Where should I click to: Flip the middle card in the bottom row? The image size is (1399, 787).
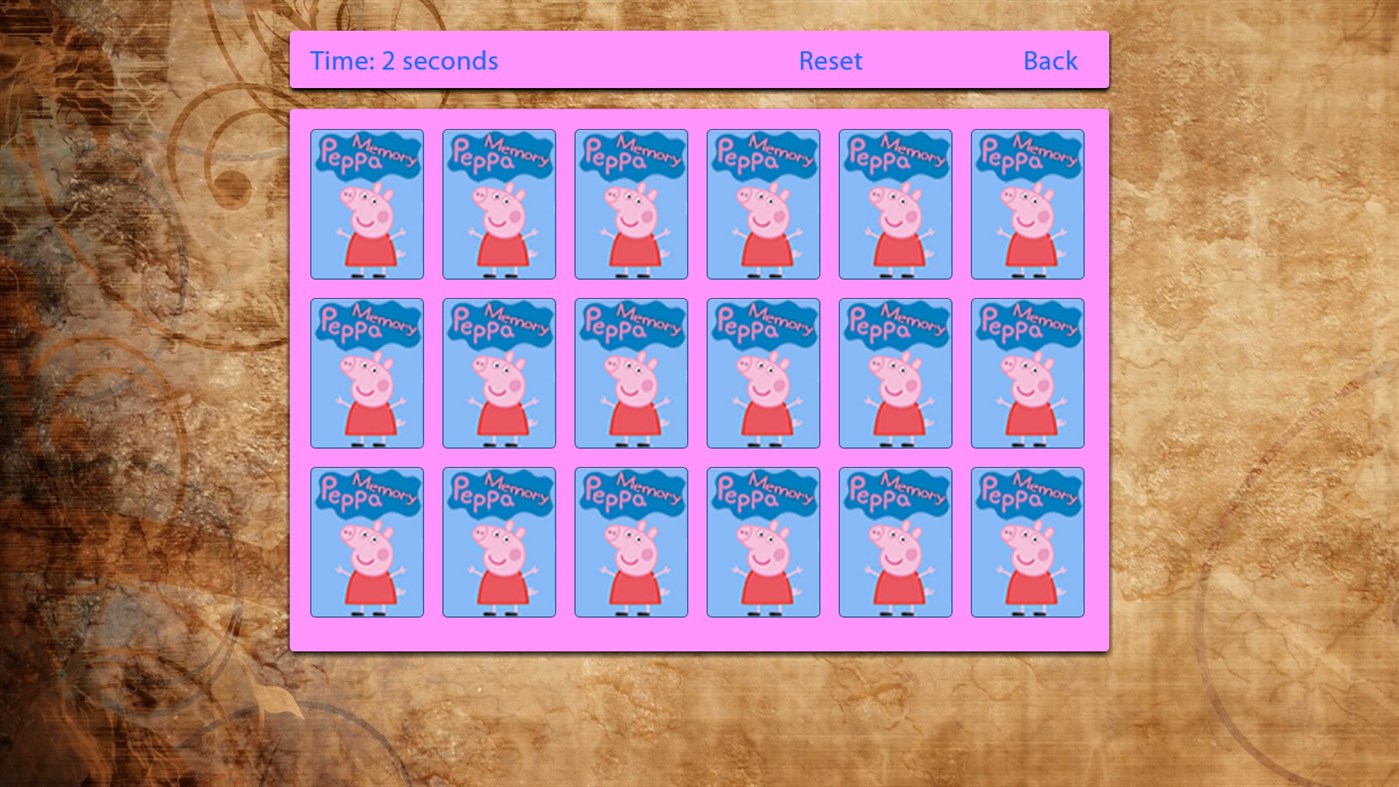click(630, 541)
